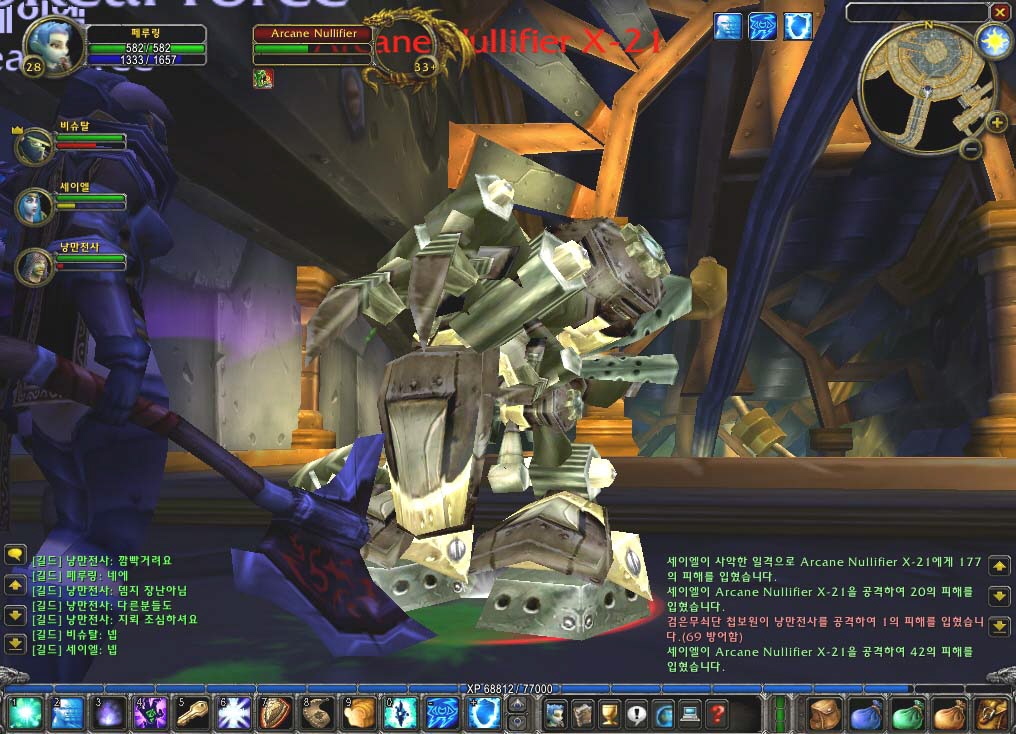Use the bread item in action slot 9
The width and height of the screenshot is (1016, 734).
(358, 712)
